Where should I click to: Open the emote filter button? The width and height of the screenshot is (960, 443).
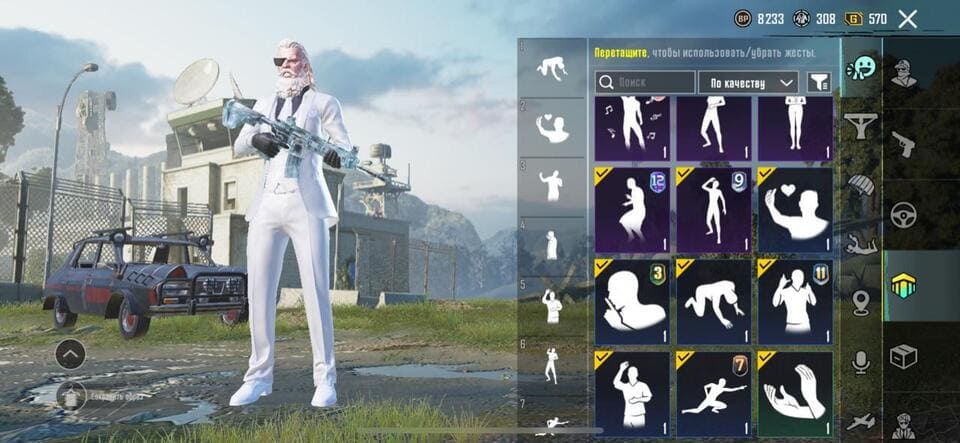click(x=818, y=82)
